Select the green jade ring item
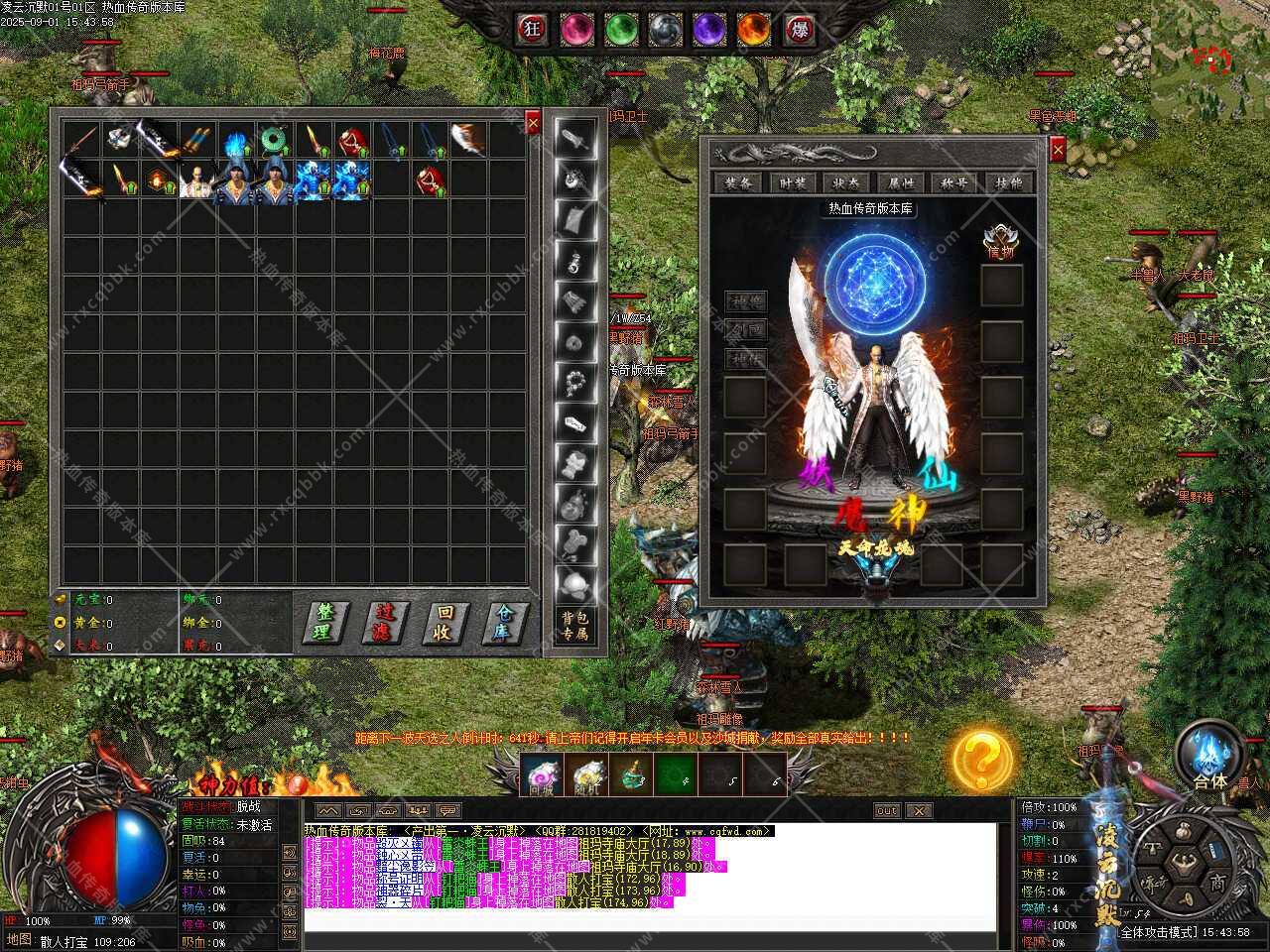This screenshot has width=1270, height=952. click(x=271, y=140)
